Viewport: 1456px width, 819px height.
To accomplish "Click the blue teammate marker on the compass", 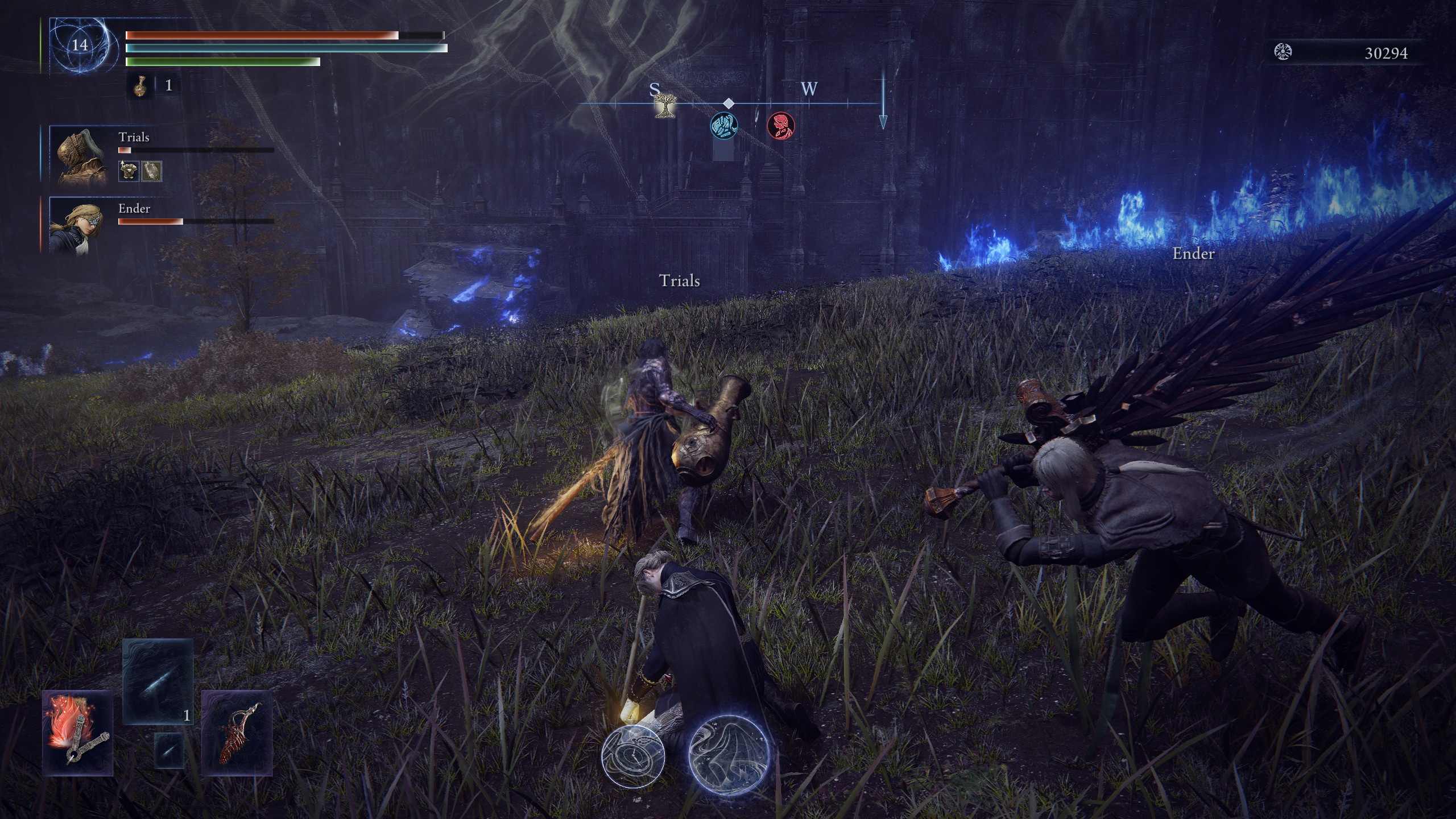I will click(724, 125).
